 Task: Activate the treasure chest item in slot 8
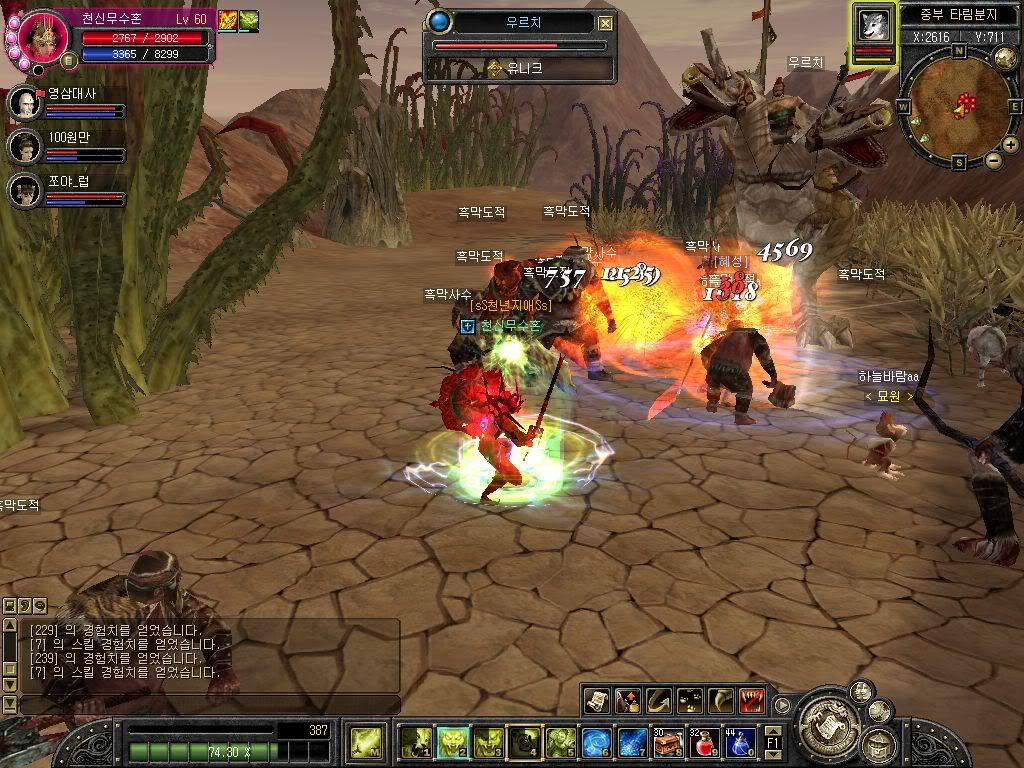point(667,743)
